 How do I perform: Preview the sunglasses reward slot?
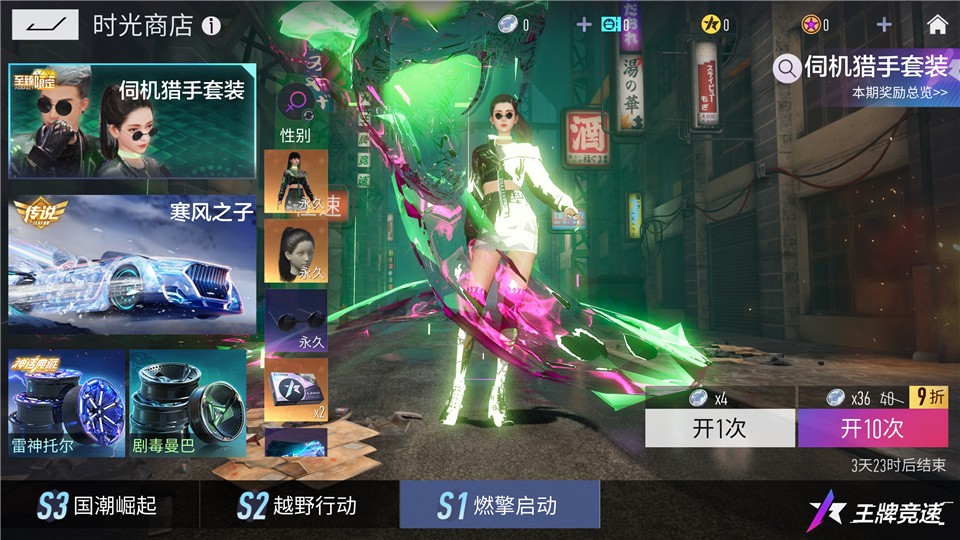[296, 320]
